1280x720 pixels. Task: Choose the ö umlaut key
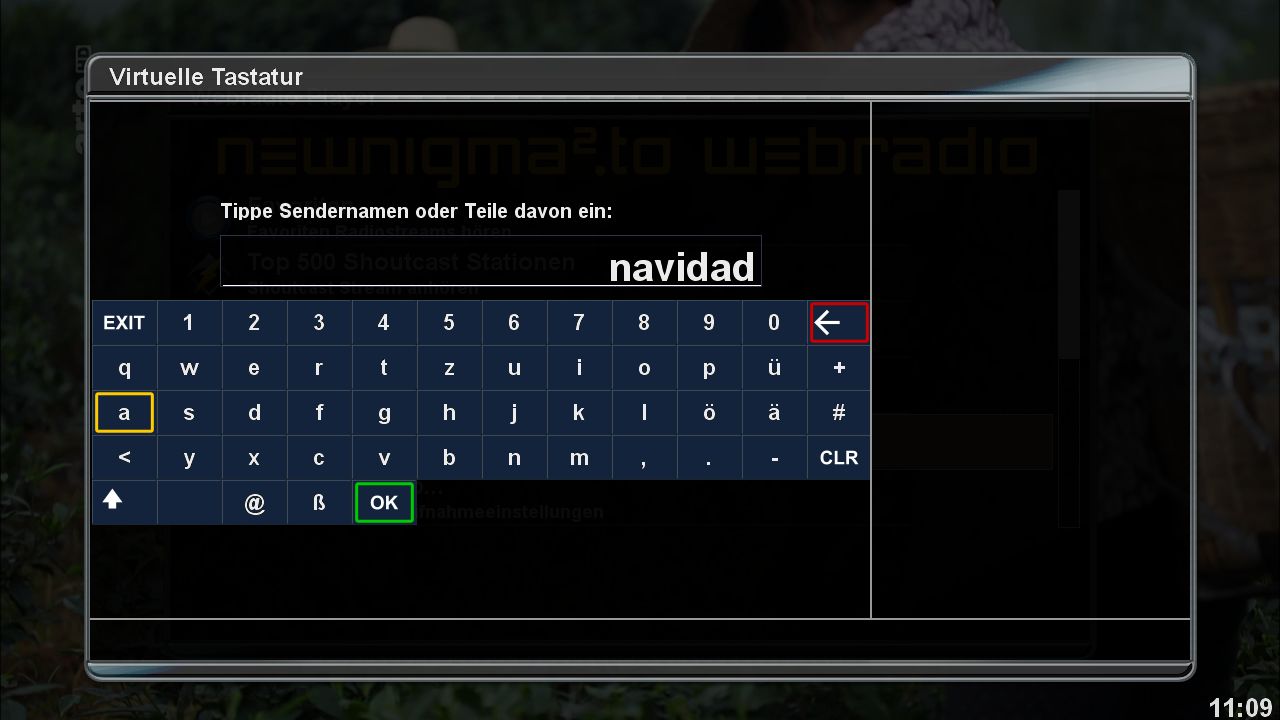point(709,412)
